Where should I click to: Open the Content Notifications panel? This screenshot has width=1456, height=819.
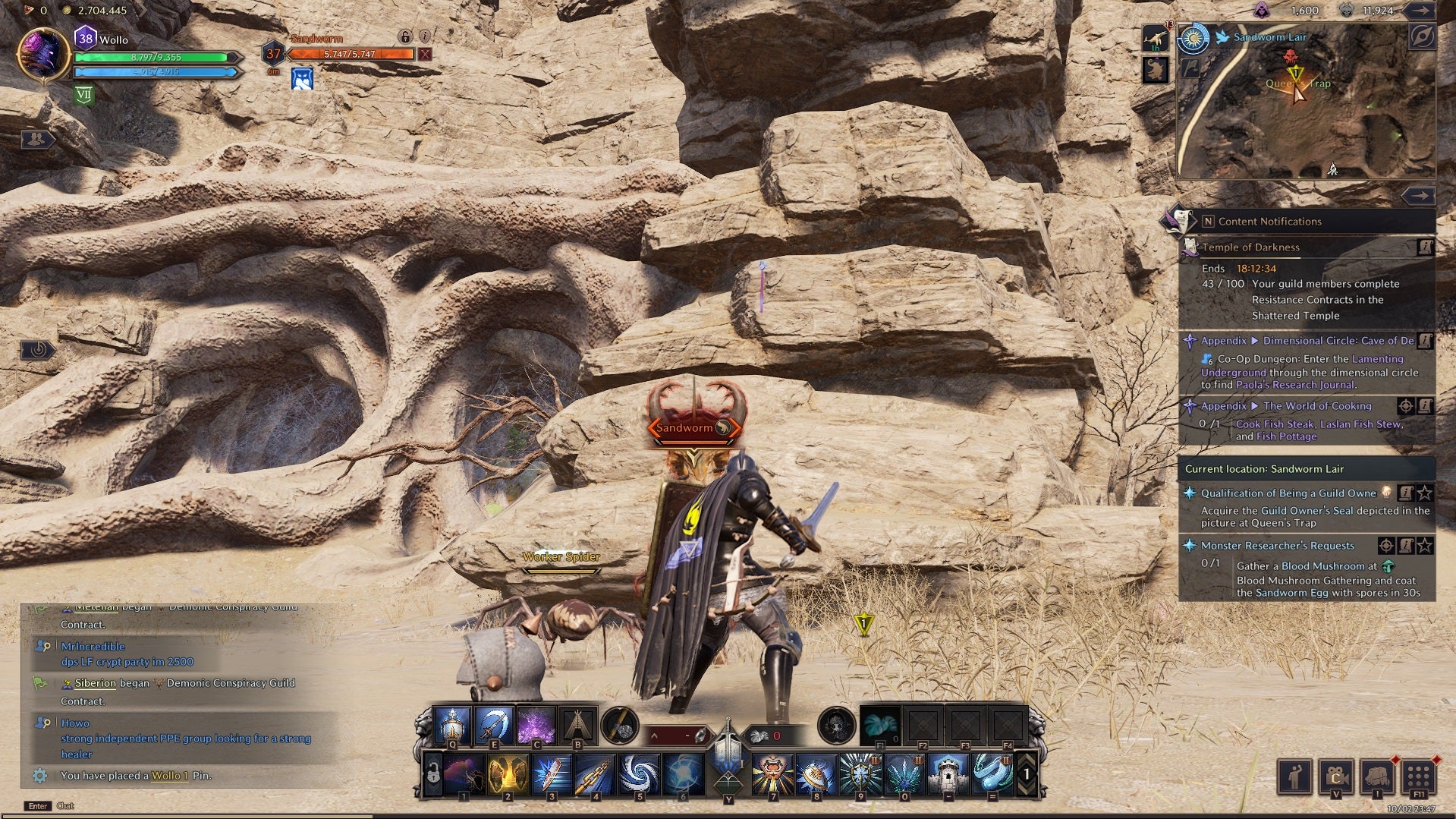click(1269, 222)
